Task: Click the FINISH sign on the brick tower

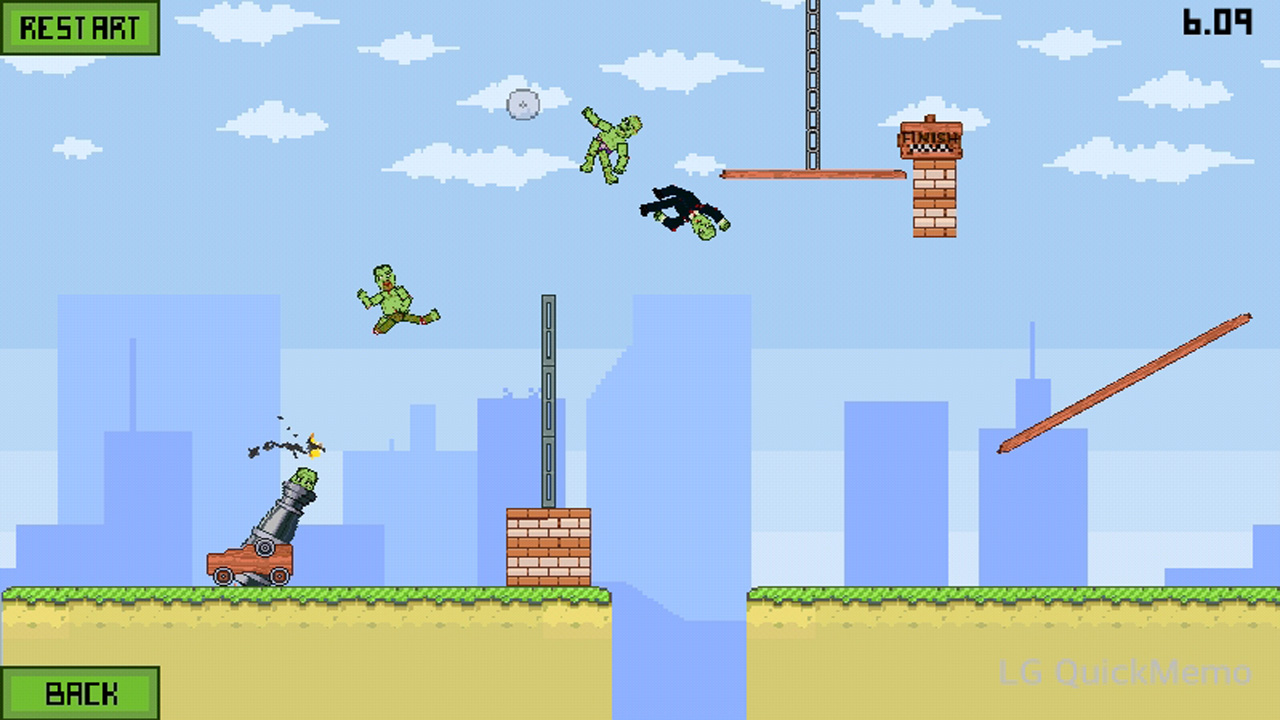Action: coord(930,138)
